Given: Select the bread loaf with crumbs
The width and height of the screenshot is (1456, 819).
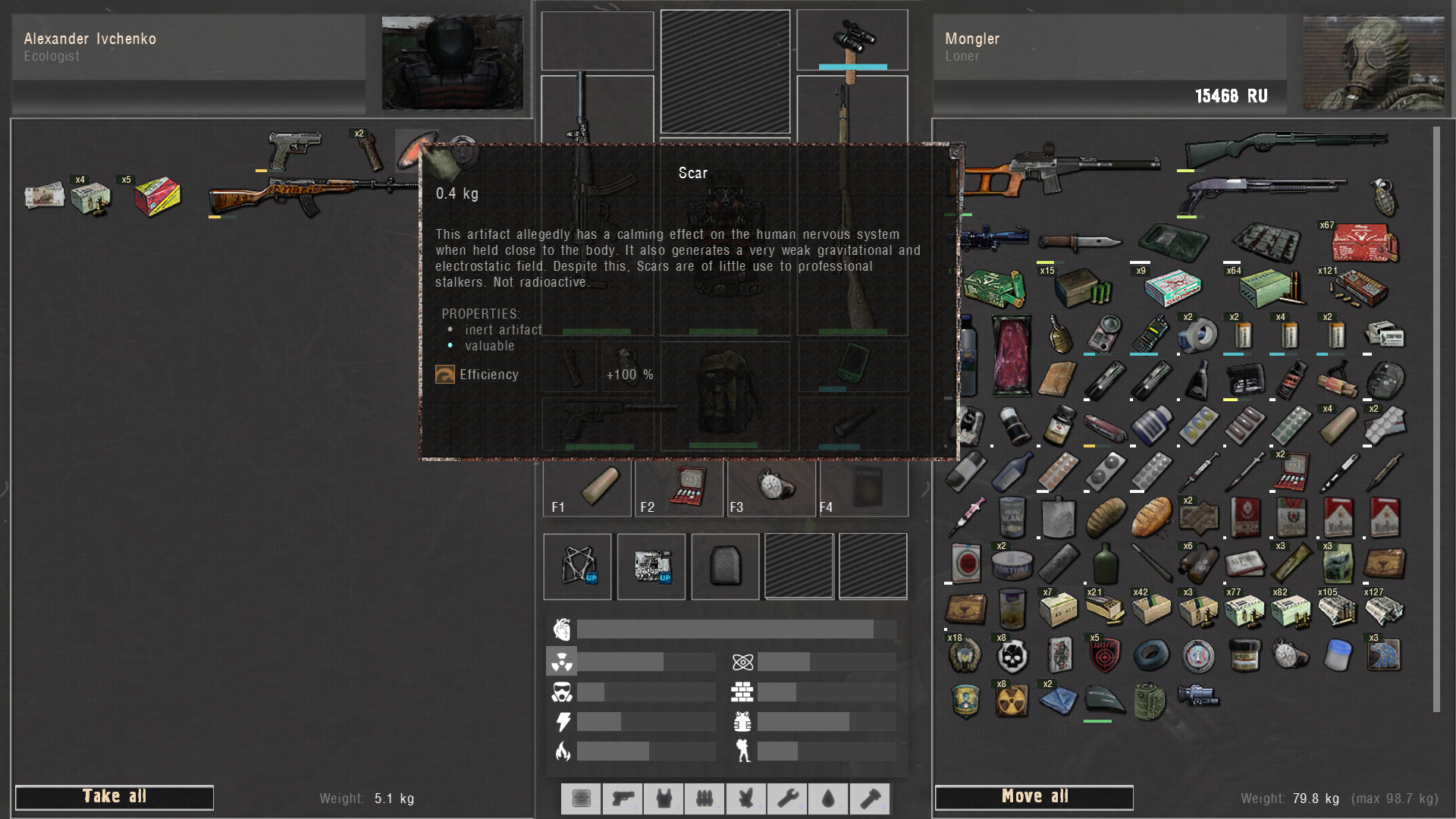Looking at the screenshot, I should tap(1151, 518).
